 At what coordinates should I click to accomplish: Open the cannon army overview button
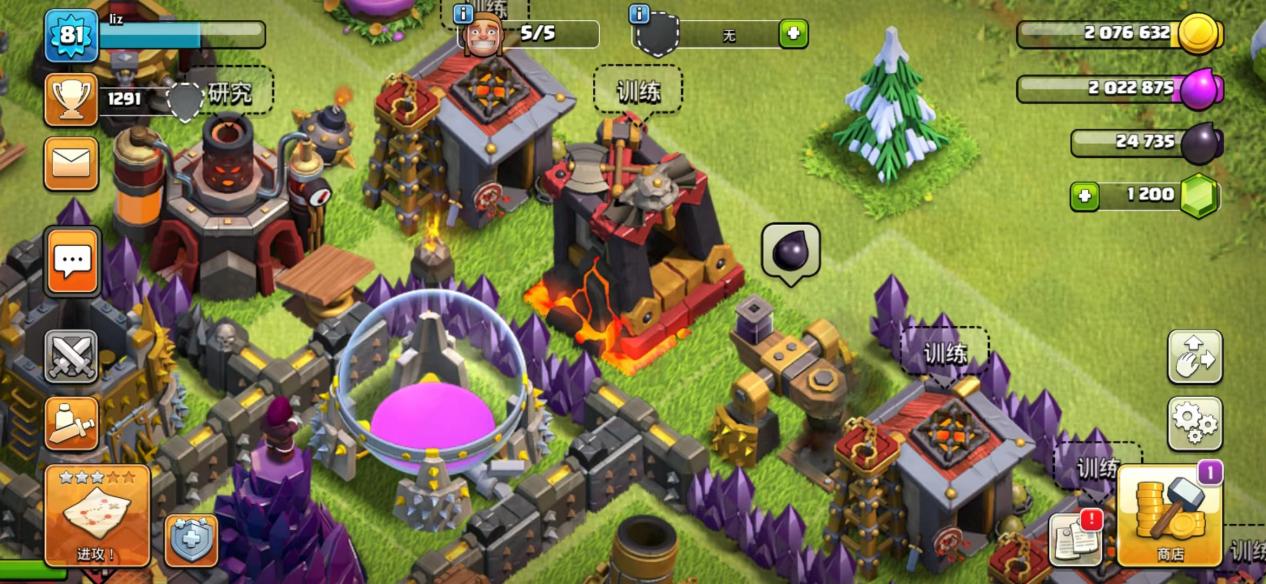point(72,423)
